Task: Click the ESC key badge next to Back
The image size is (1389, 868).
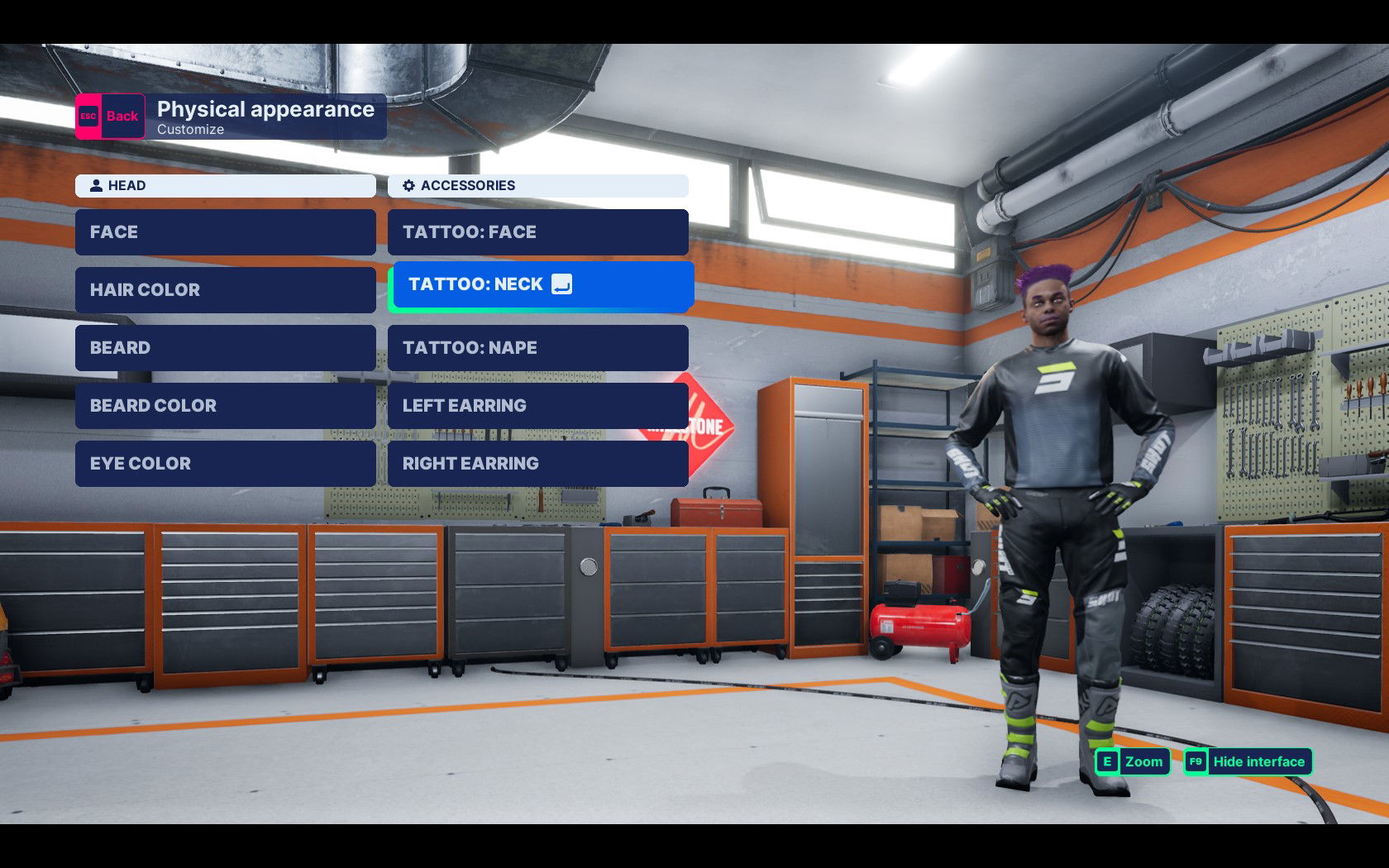Action: click(87, 116)
